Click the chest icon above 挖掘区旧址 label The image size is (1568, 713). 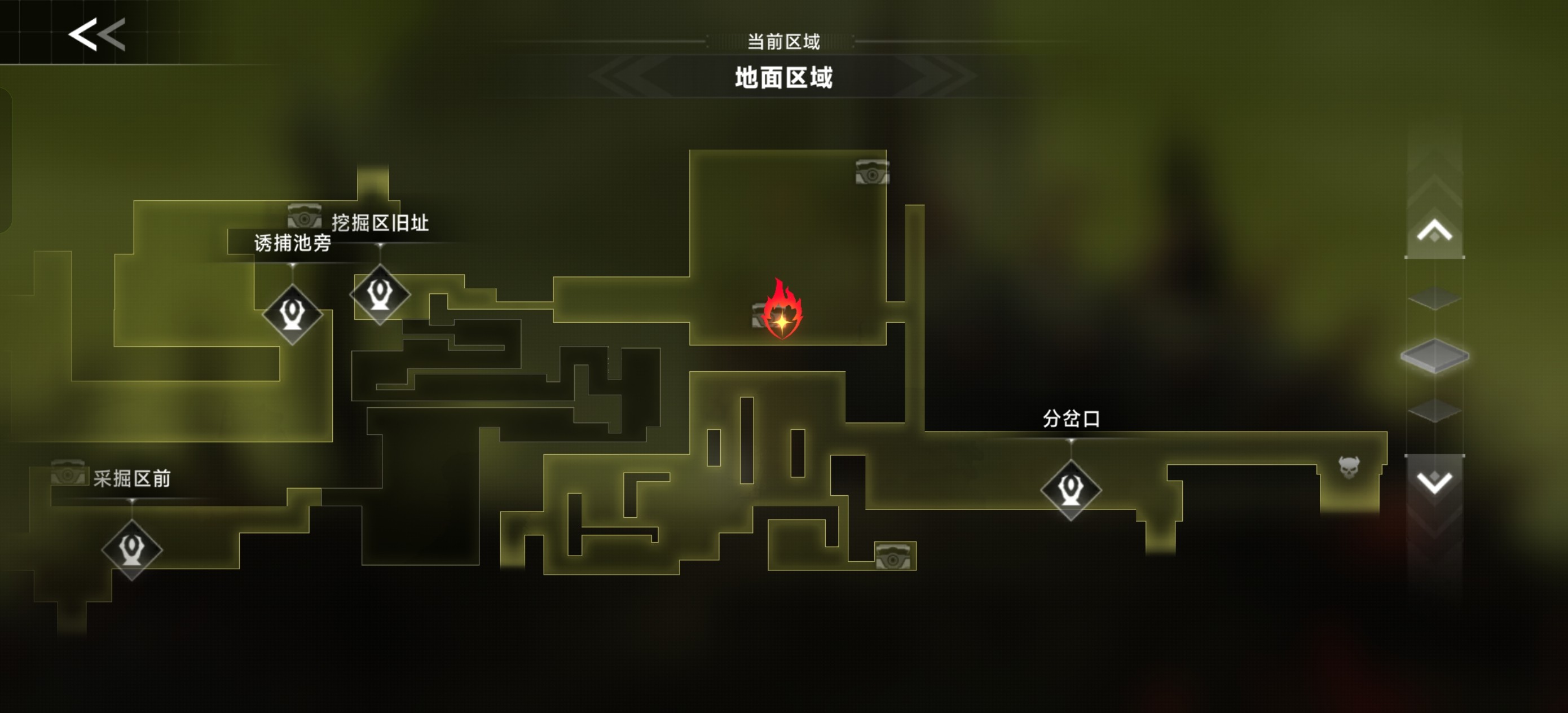(306, 216)
